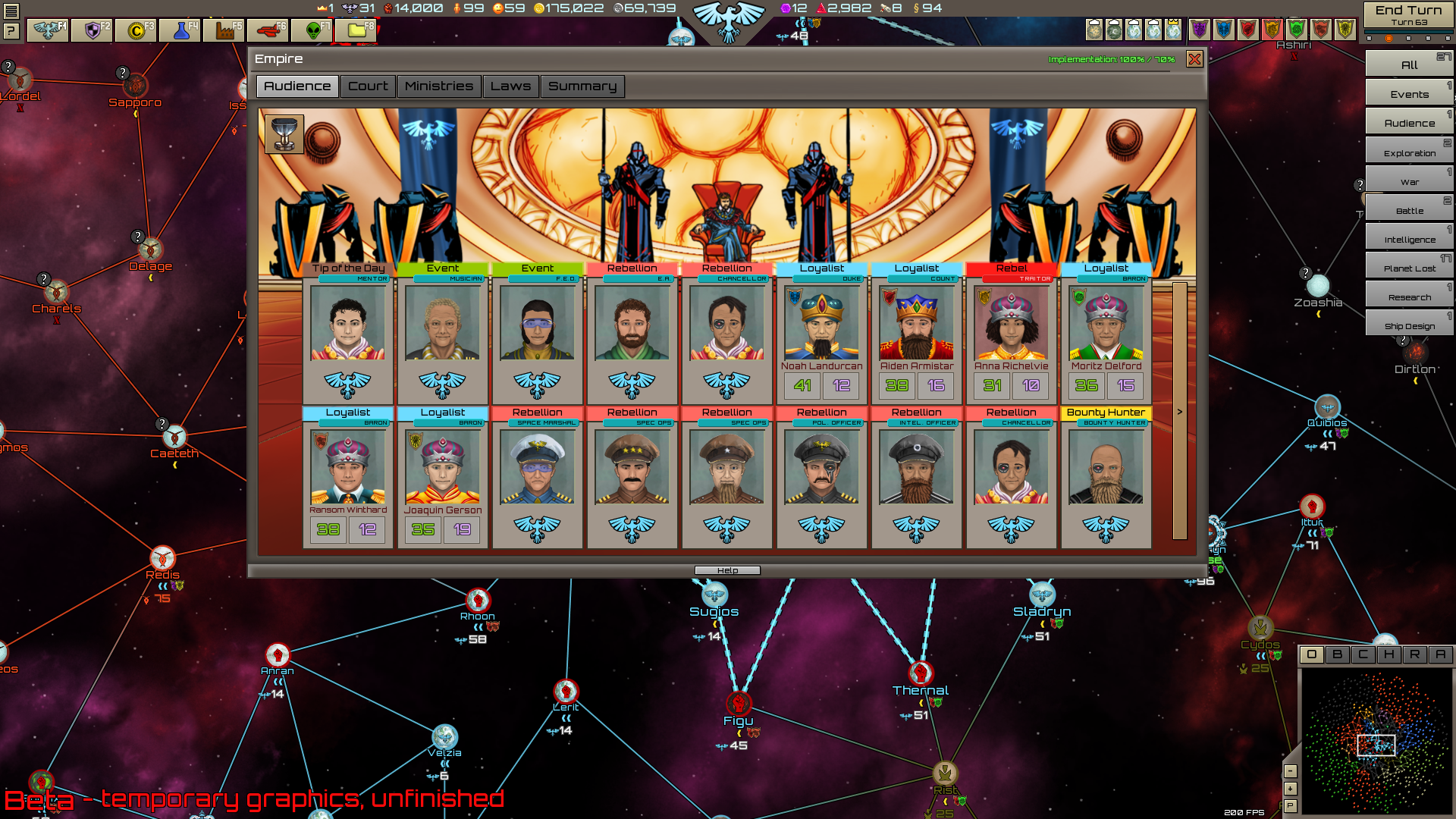
Task: Switch to the Ministries tab
Action: (x=439, y=86)
